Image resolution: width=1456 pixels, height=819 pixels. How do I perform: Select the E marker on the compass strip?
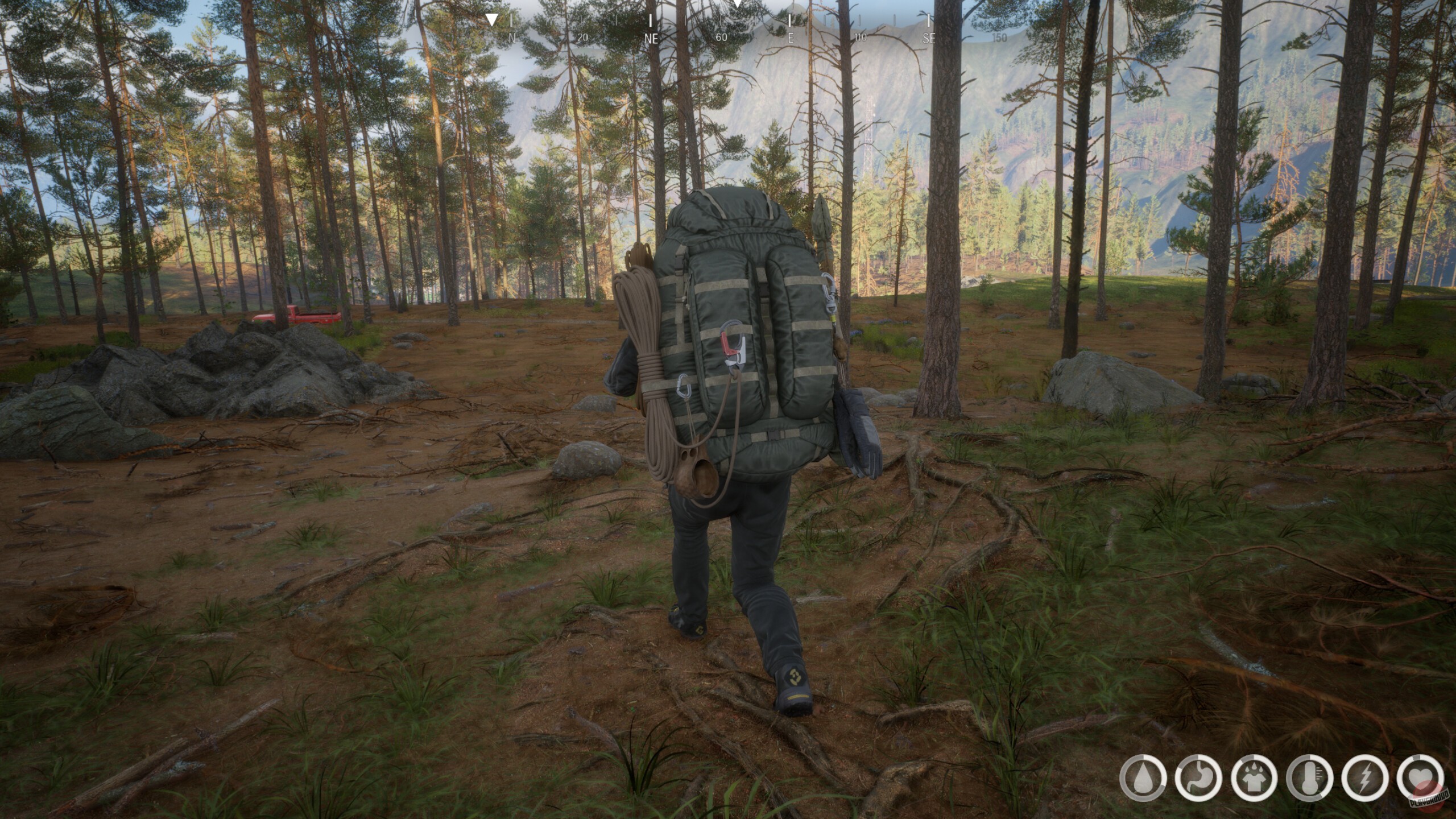tap(791, 37)
